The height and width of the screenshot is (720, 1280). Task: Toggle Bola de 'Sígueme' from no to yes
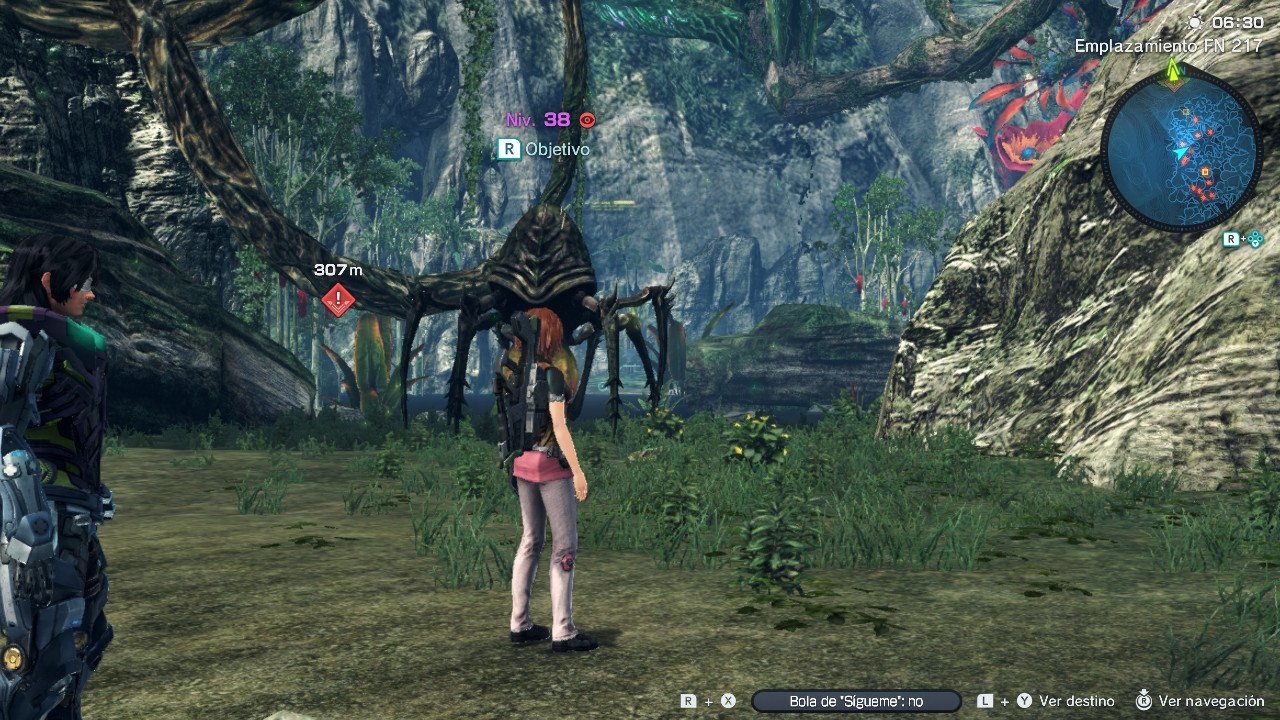[x=854, y=701]
